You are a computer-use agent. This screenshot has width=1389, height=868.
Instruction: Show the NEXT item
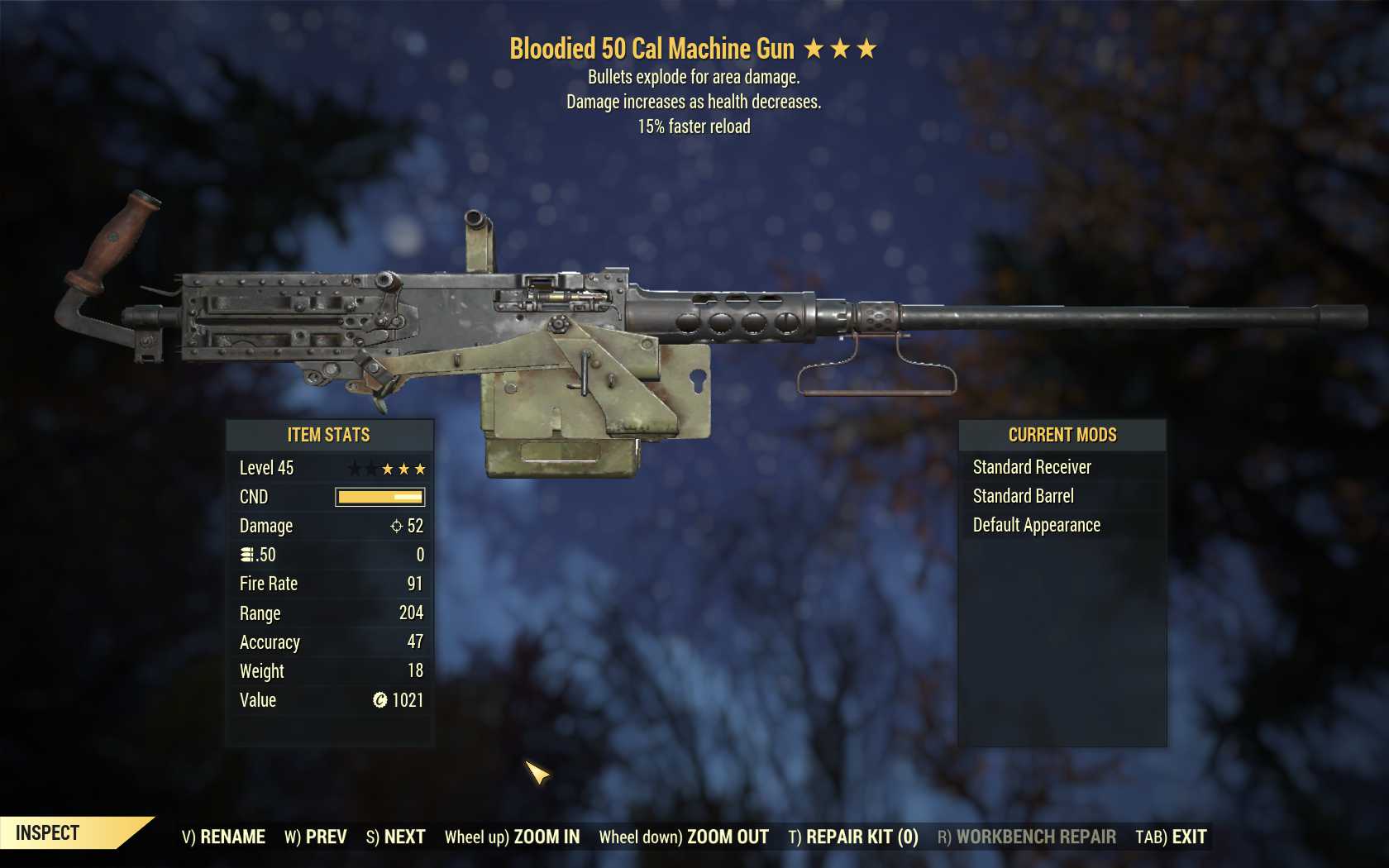(x=396, y=837)
